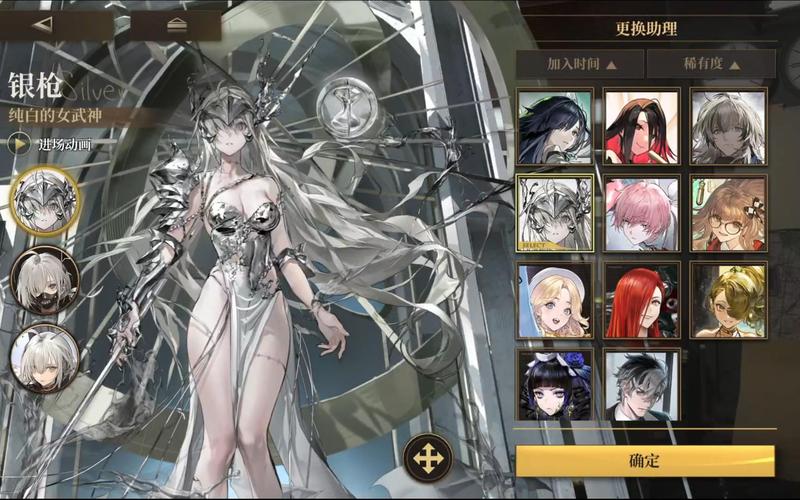Select the brown-haired operator with glasses
This screenshot has height=500, width=800.
(x=728, y=213)
